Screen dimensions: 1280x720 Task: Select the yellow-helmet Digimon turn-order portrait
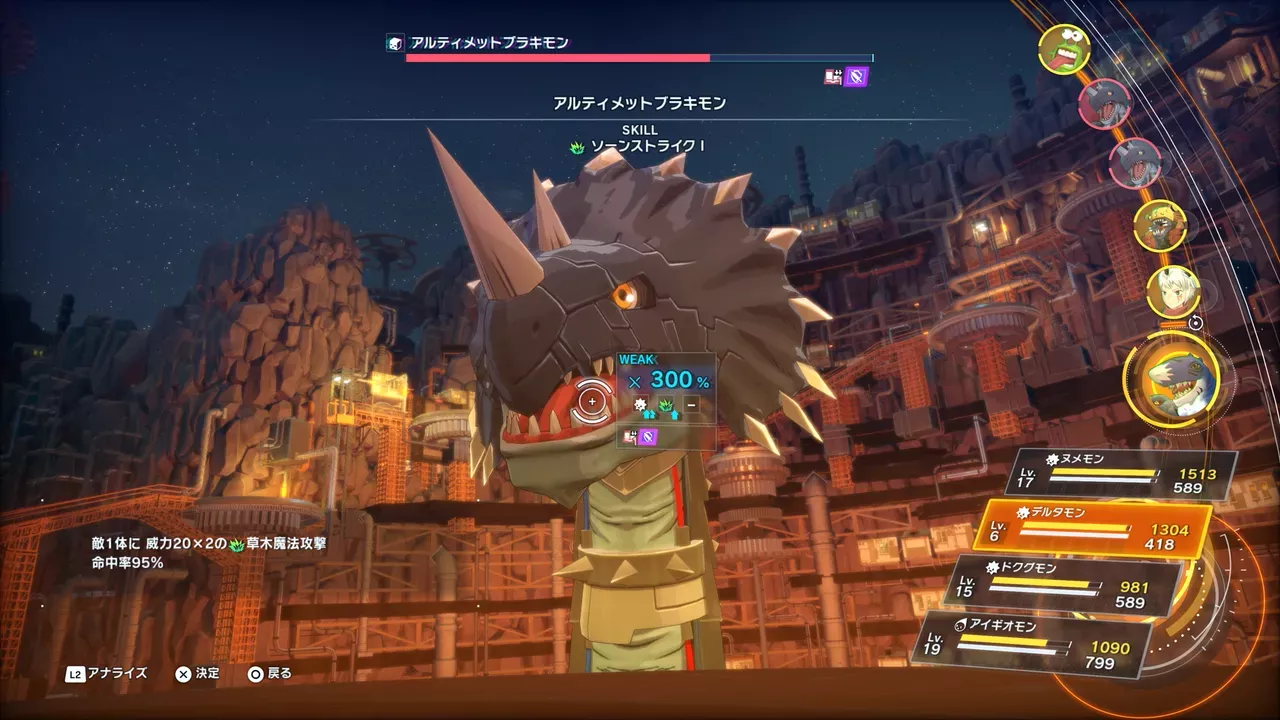coord(1160,226)
